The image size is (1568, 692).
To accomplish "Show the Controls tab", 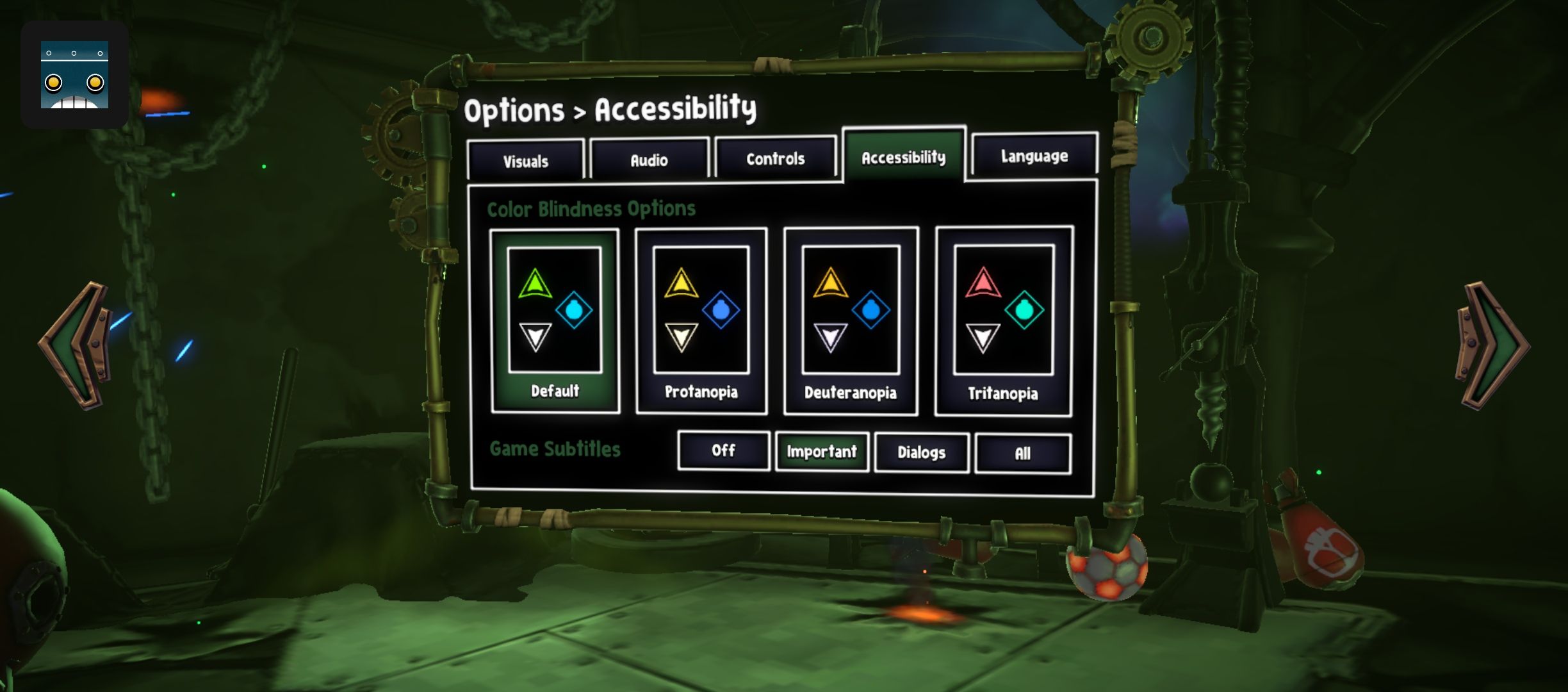I will click(775, 158).
